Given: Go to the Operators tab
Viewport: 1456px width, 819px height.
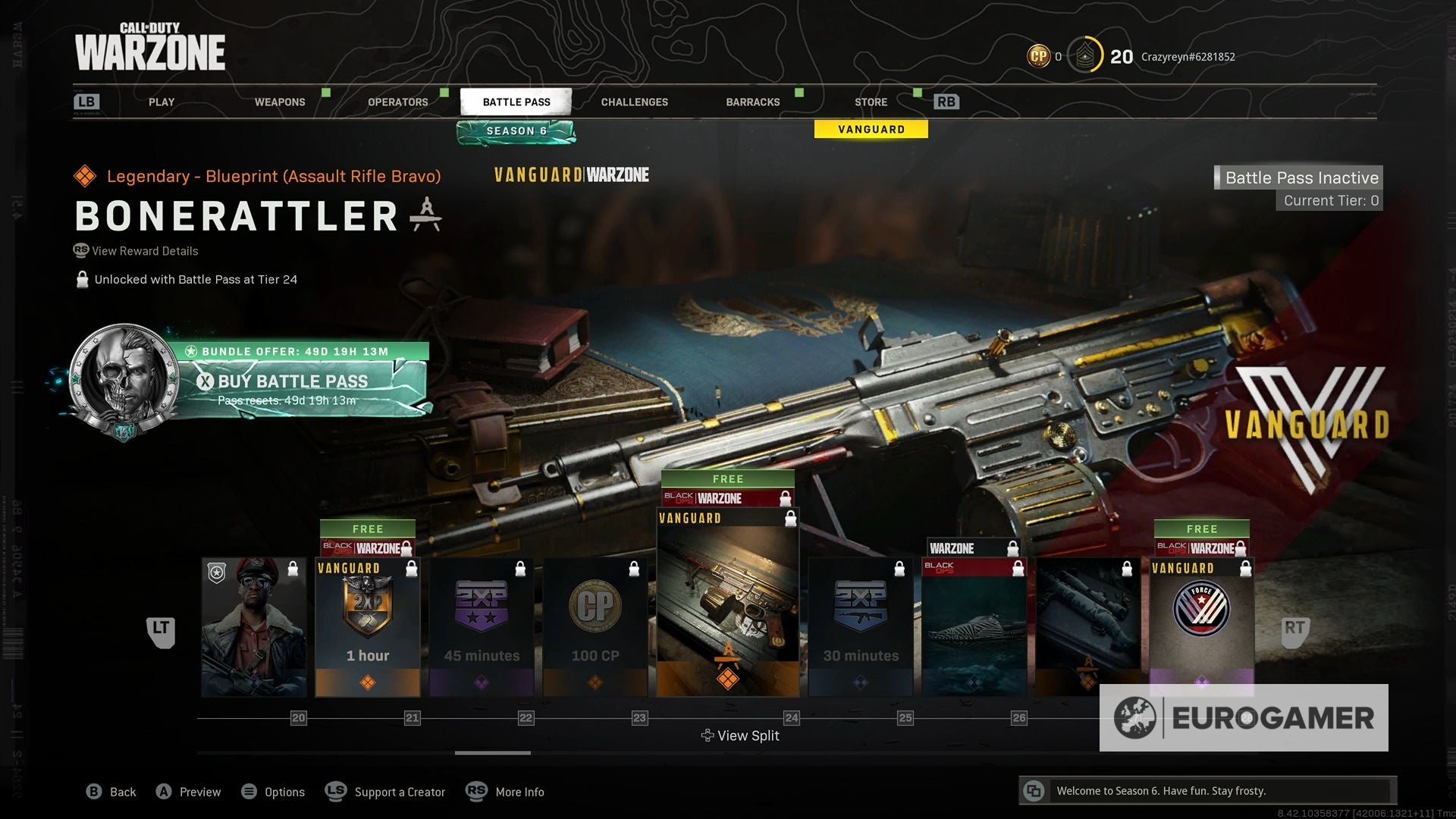Looking at the screenshot, I should point(398,102).
